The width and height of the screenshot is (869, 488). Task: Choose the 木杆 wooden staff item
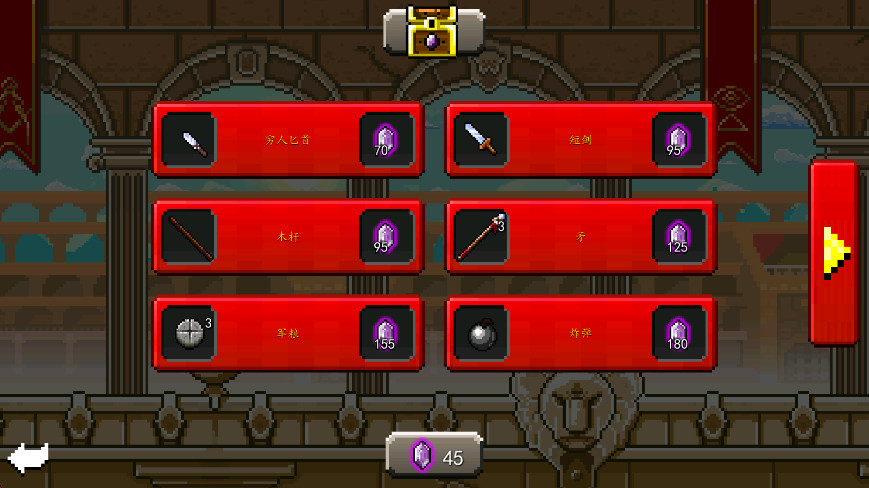[288, 237]
